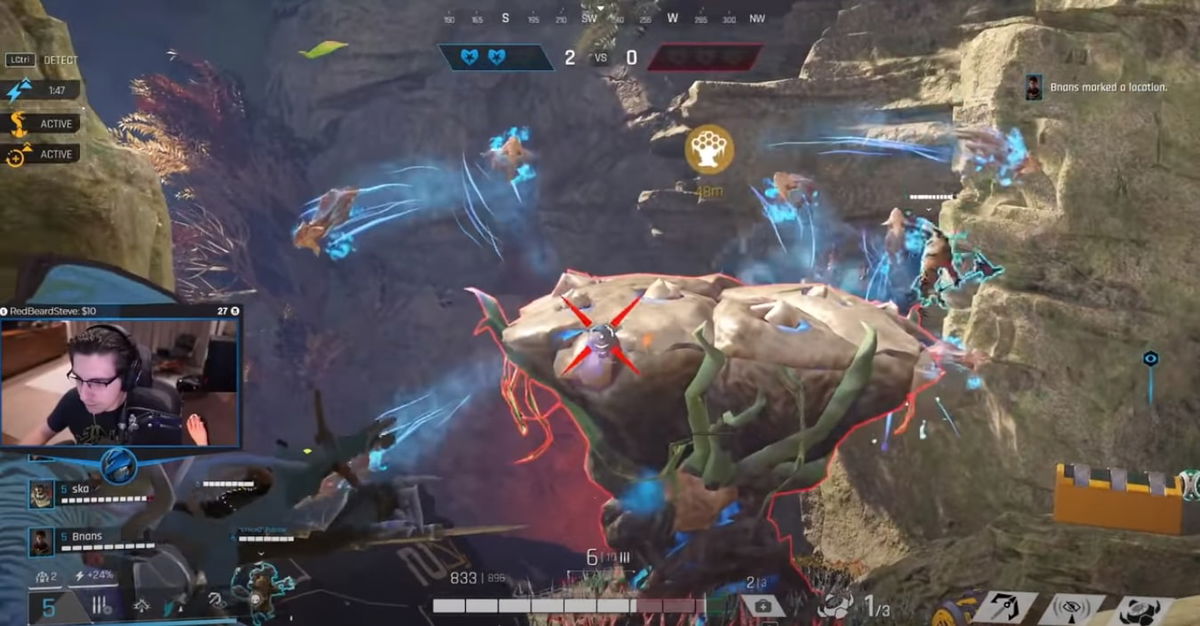This screenshot has height=626, width=1200.
Task: Use the medkit item slot
Action: point(762,605)
